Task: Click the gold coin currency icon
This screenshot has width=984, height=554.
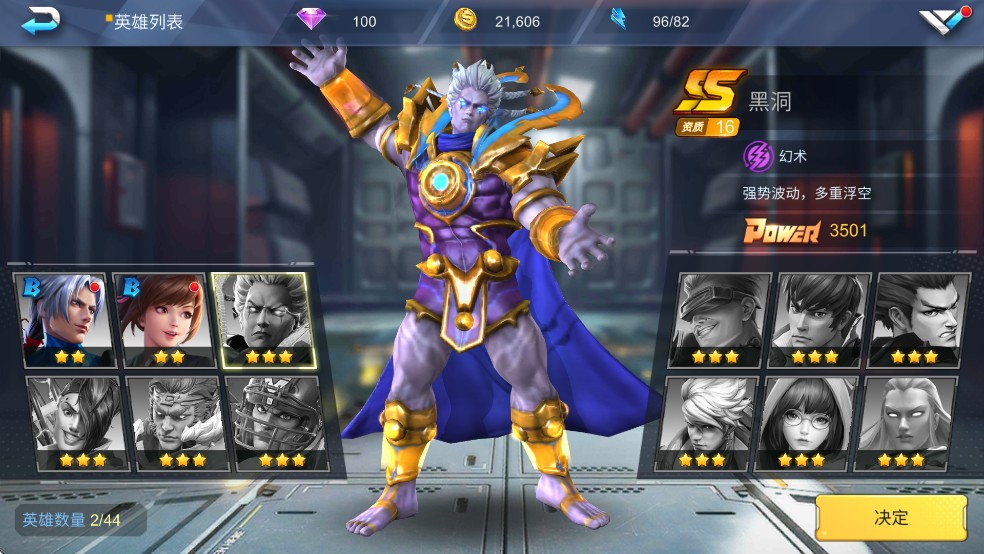Action: (x=465, y=19)
